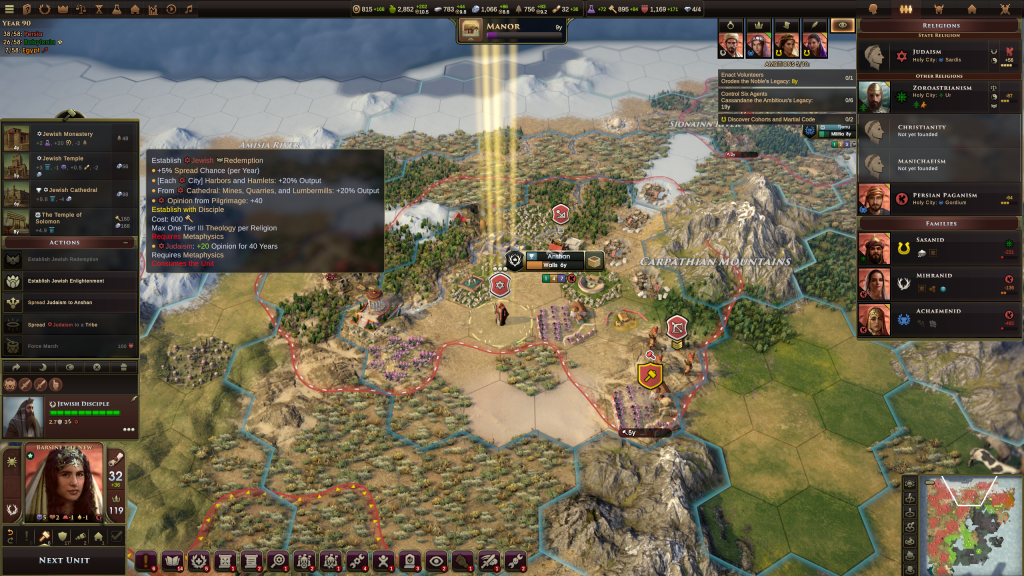Toggle the eye icon beside the portraits
The width and height of the screenshot is (1024, 576).
(843, 25)
